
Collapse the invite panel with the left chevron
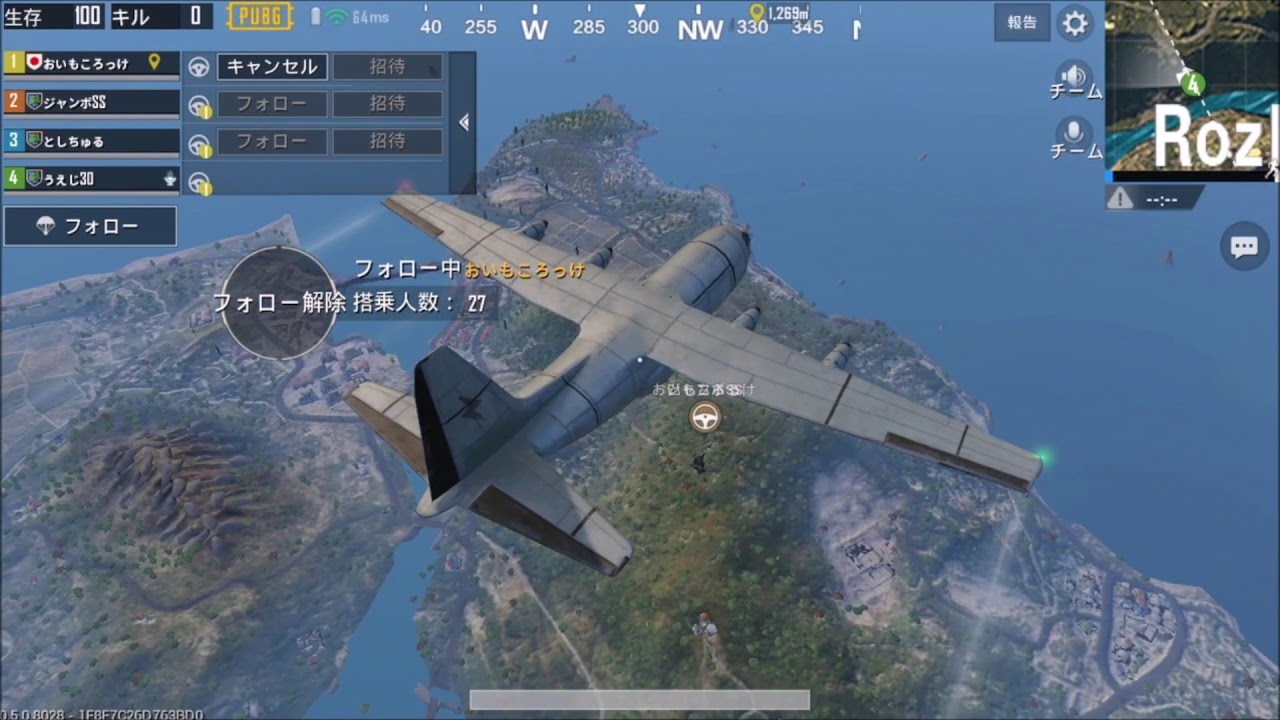463,121
